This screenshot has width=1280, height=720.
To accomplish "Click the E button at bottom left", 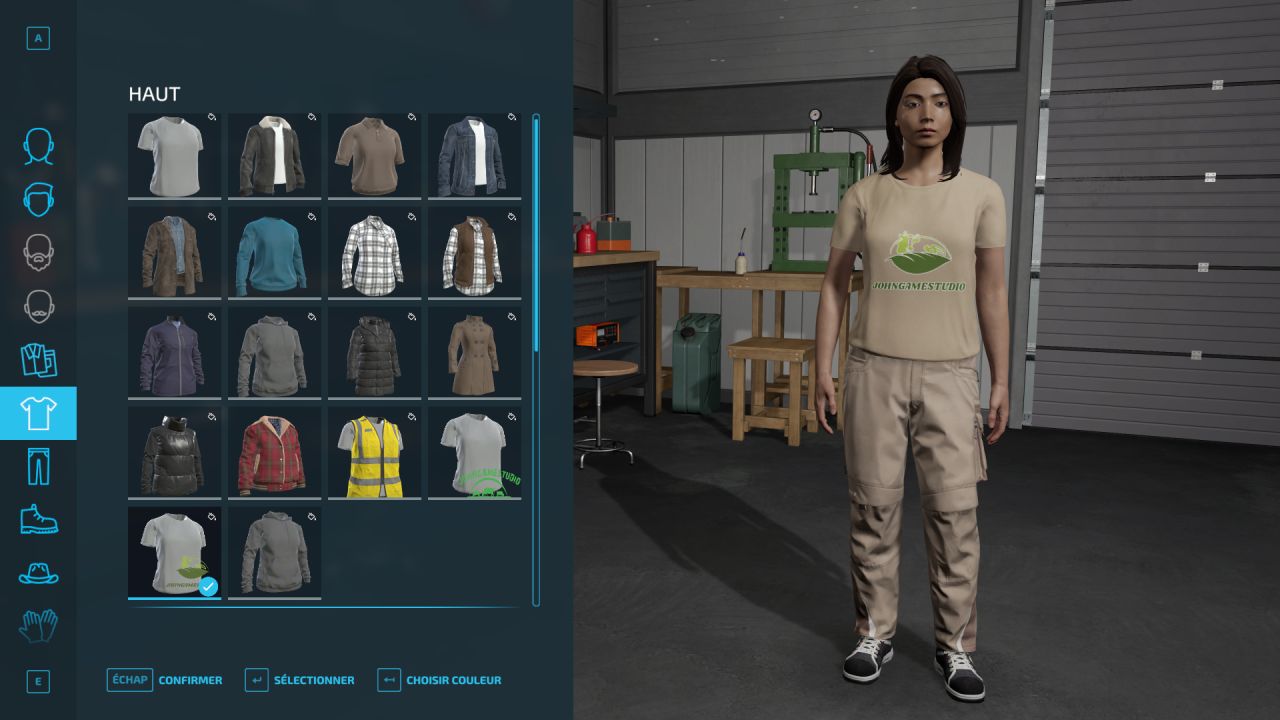I will tap(38, 682).
